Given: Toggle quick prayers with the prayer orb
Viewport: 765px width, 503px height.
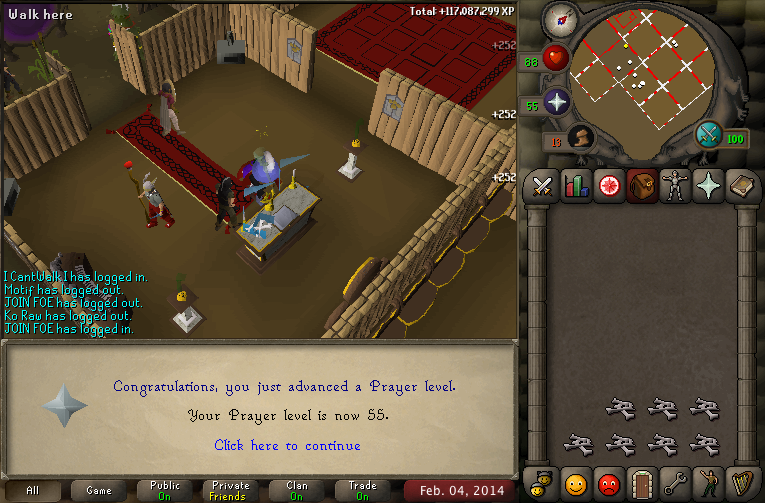Looking at the screenshot, I should tap(556, 102).
